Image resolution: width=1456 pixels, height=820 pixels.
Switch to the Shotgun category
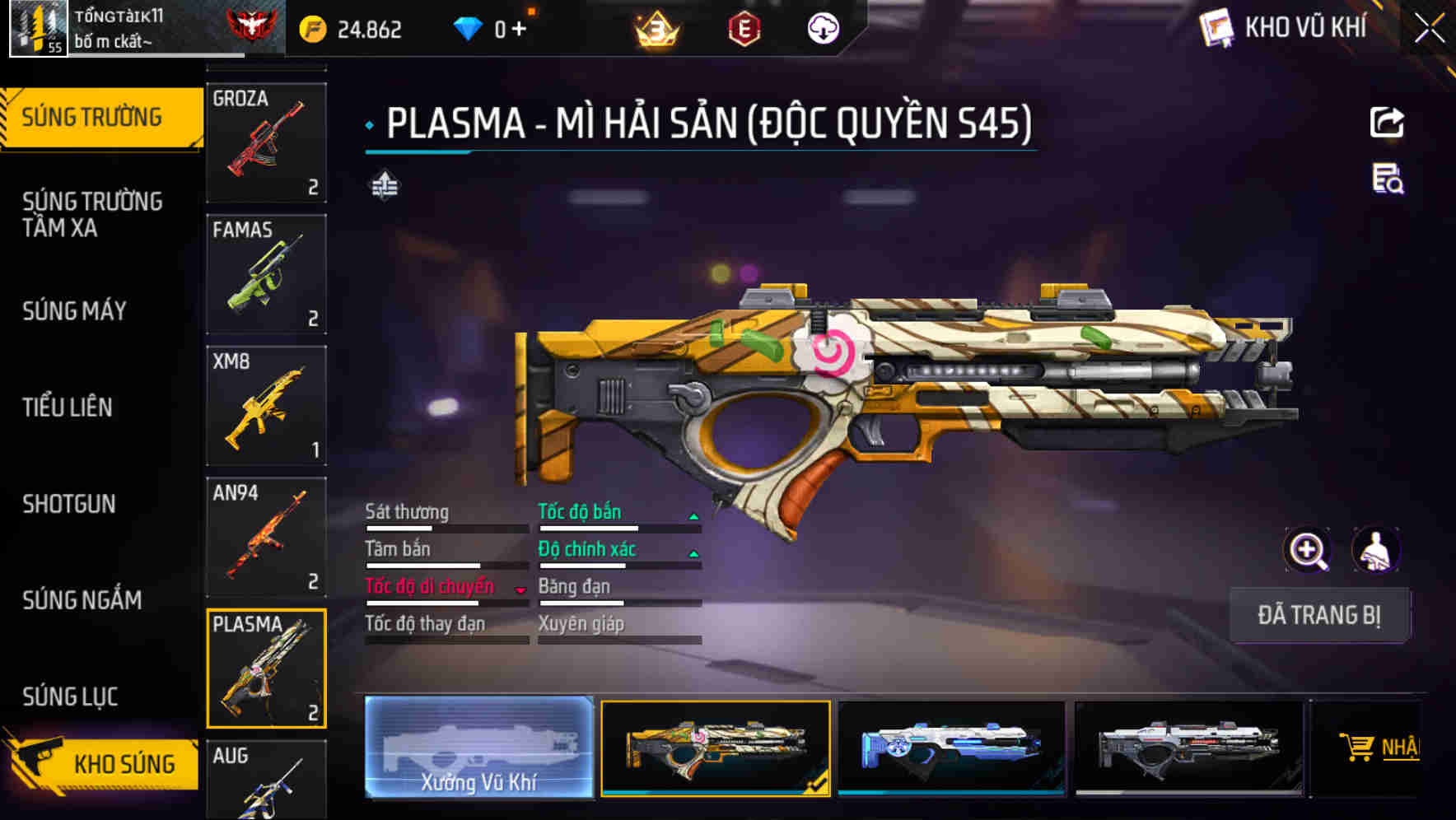(70, 504)
